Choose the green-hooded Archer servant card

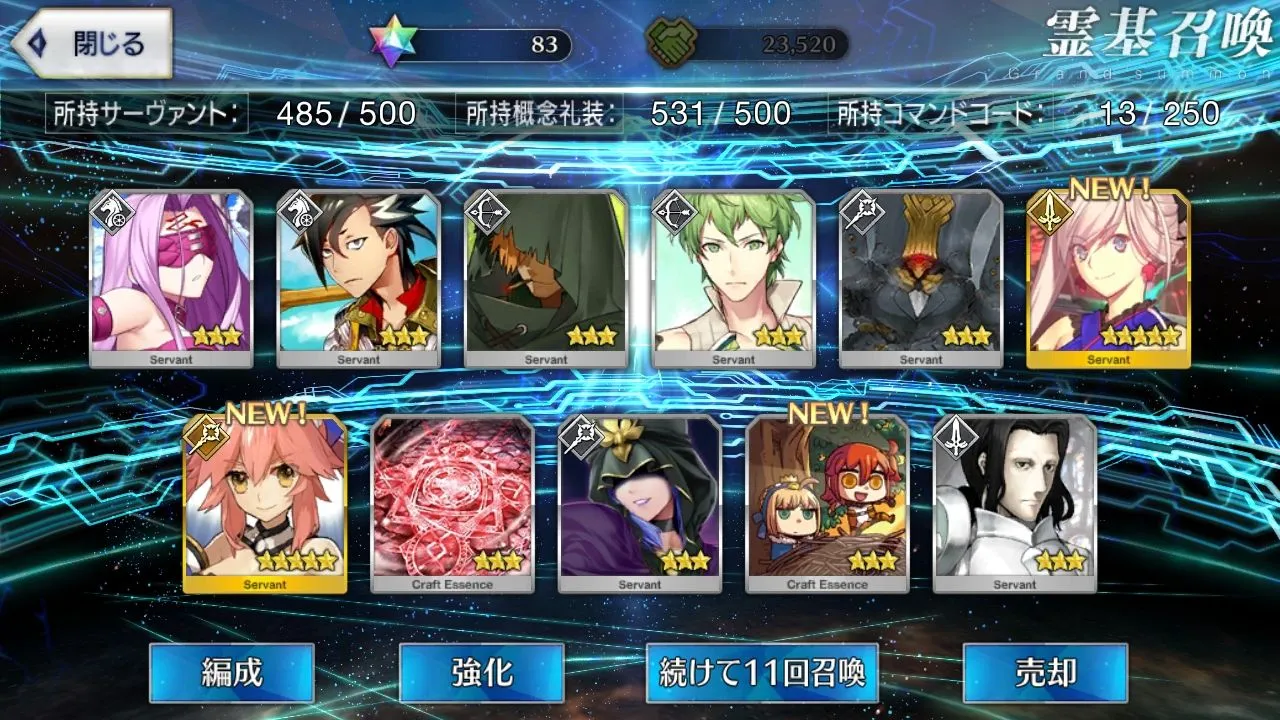tap(547, 279)
